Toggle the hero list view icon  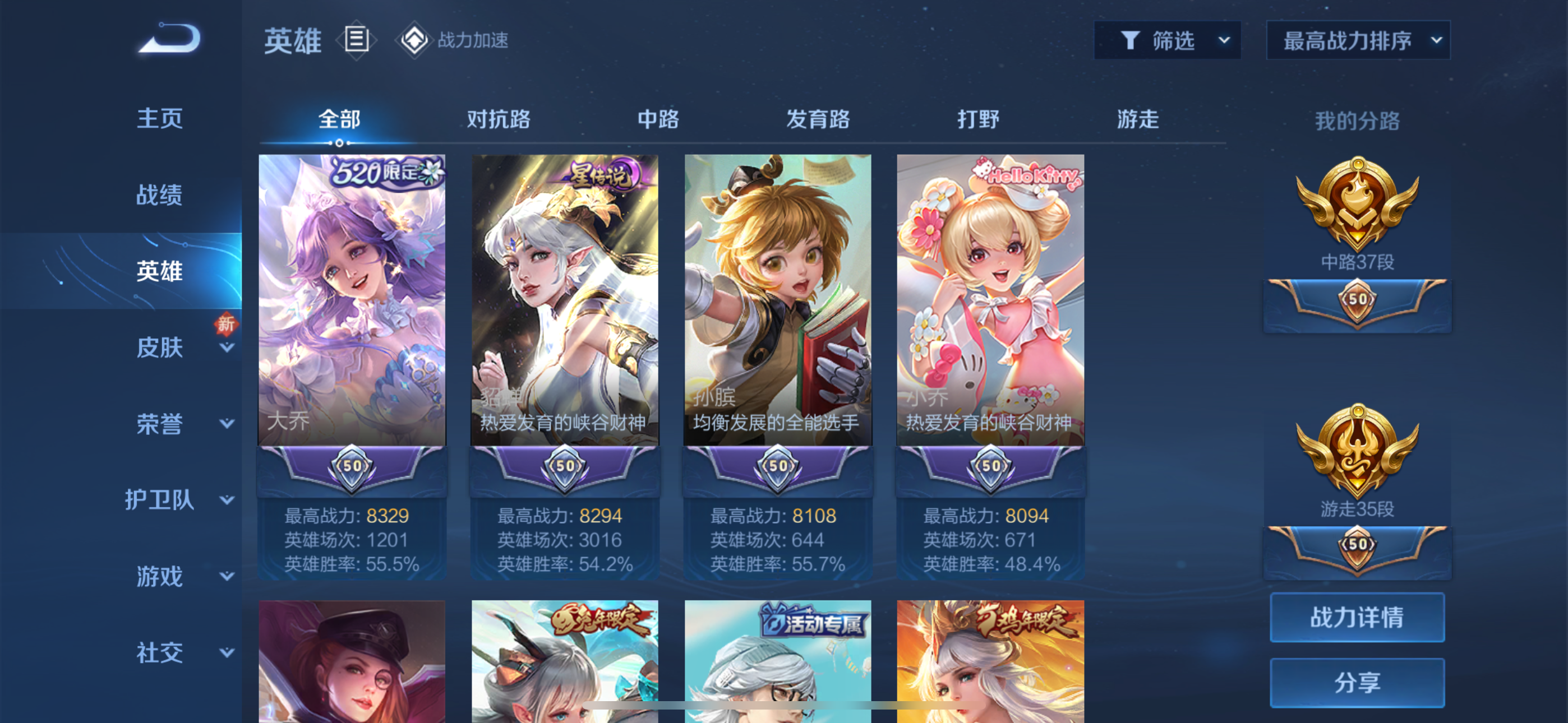[x=357, y=40]
